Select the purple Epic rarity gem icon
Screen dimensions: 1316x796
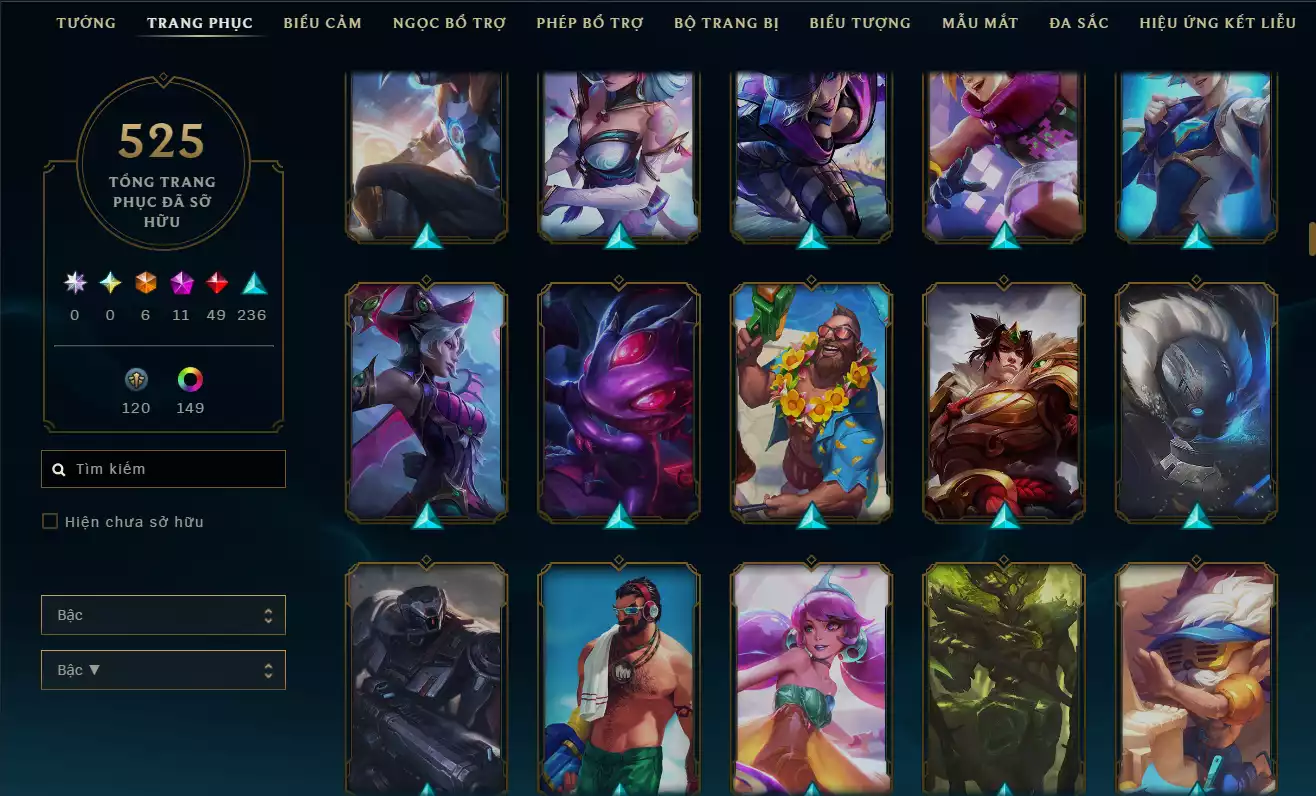point(180,283)
